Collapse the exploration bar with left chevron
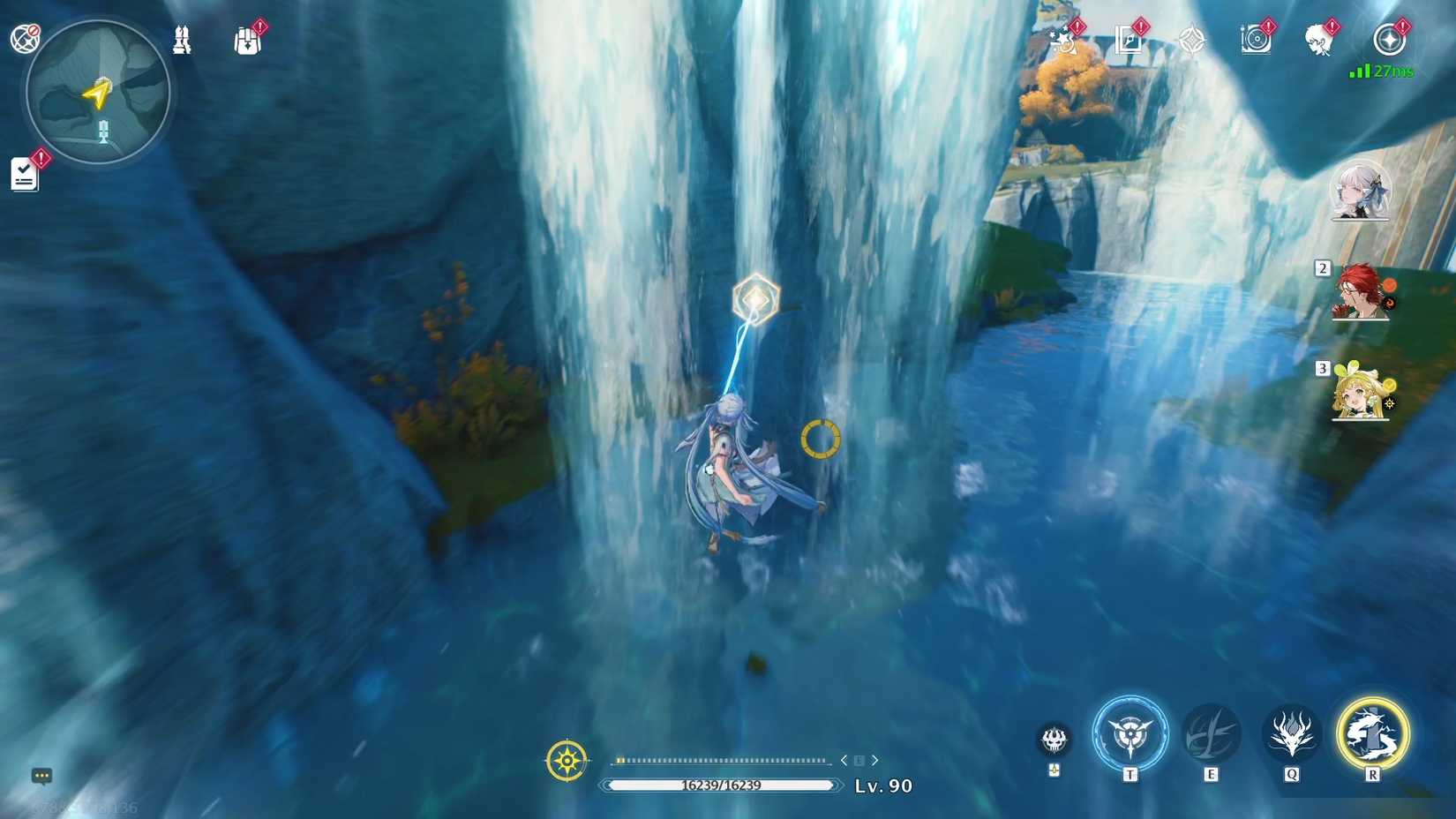Image resolution: width=1456 pixels, height=819 pixels. click(x=844, y=759)
